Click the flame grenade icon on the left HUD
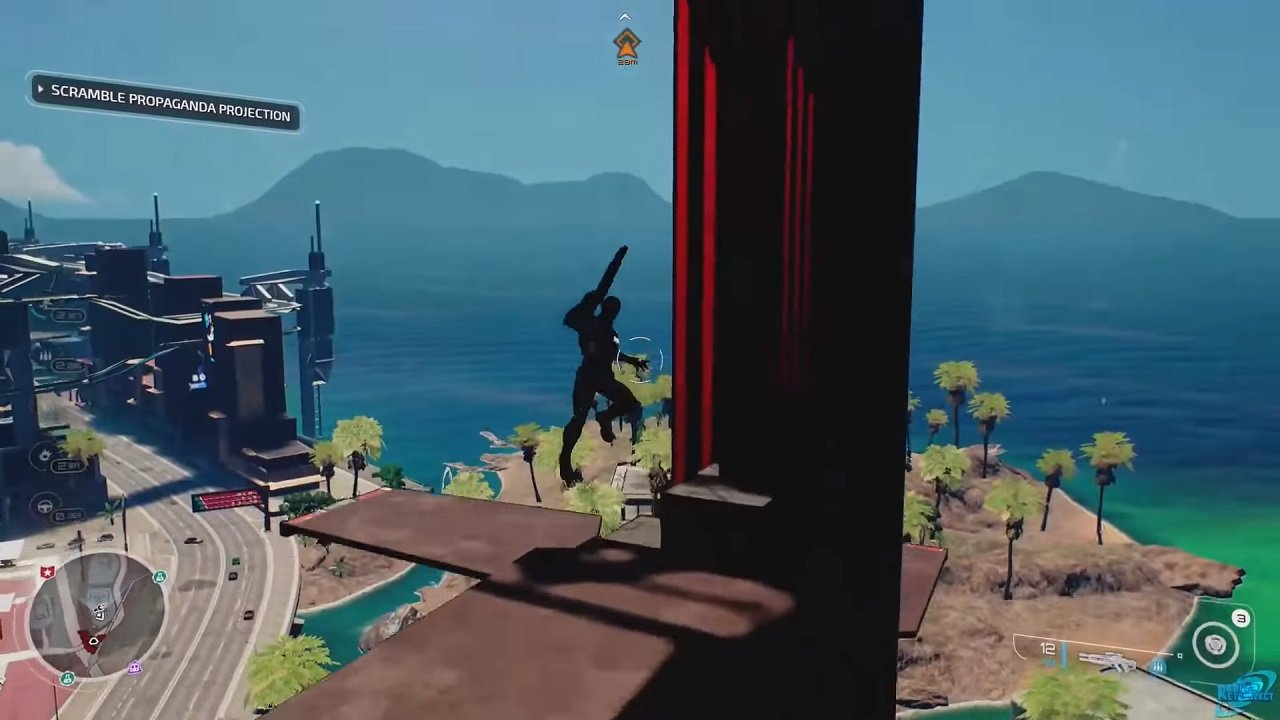This screenshot has height=720, width=1280. click(x=45, y=454)
